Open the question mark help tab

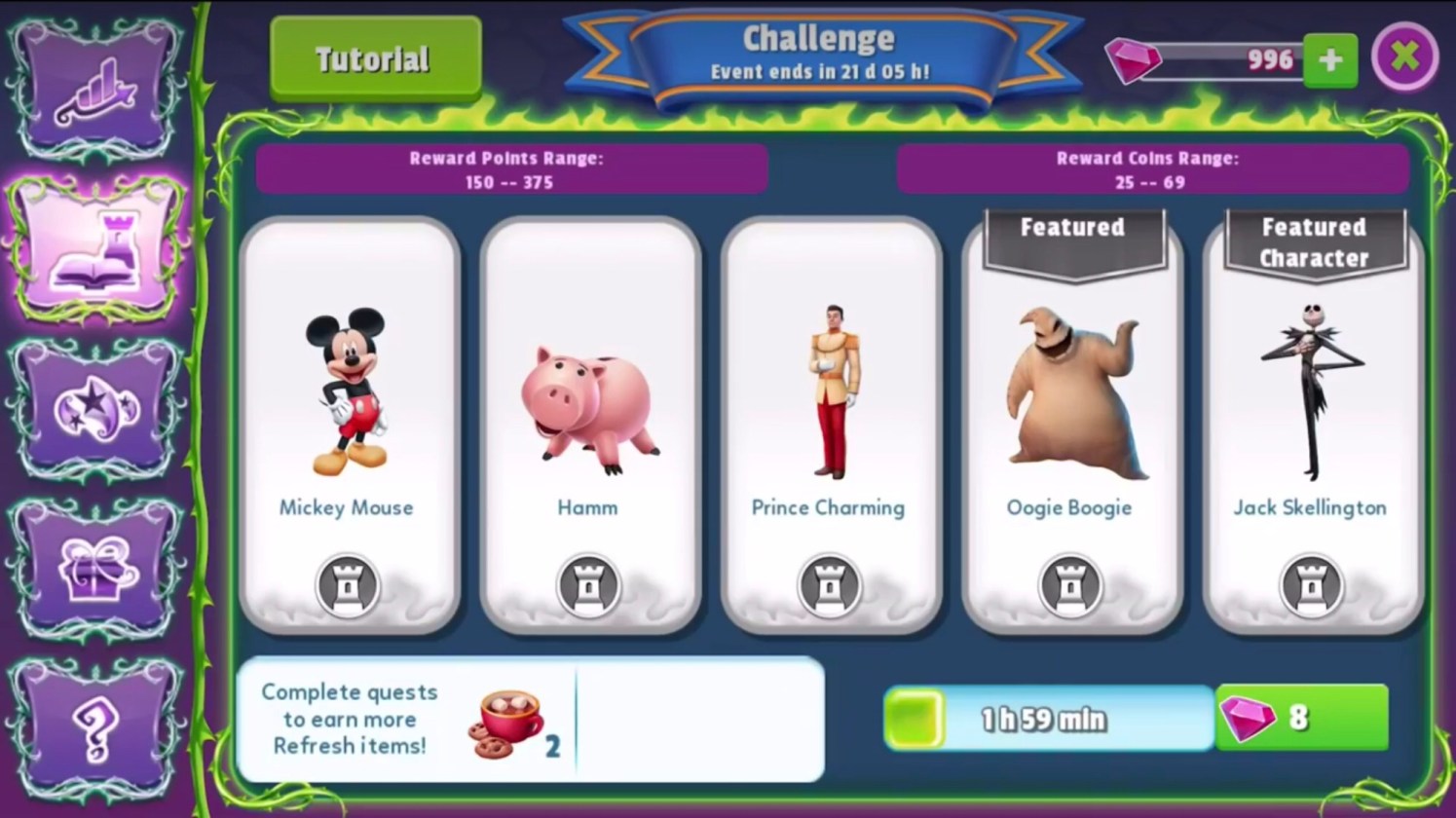95,726
